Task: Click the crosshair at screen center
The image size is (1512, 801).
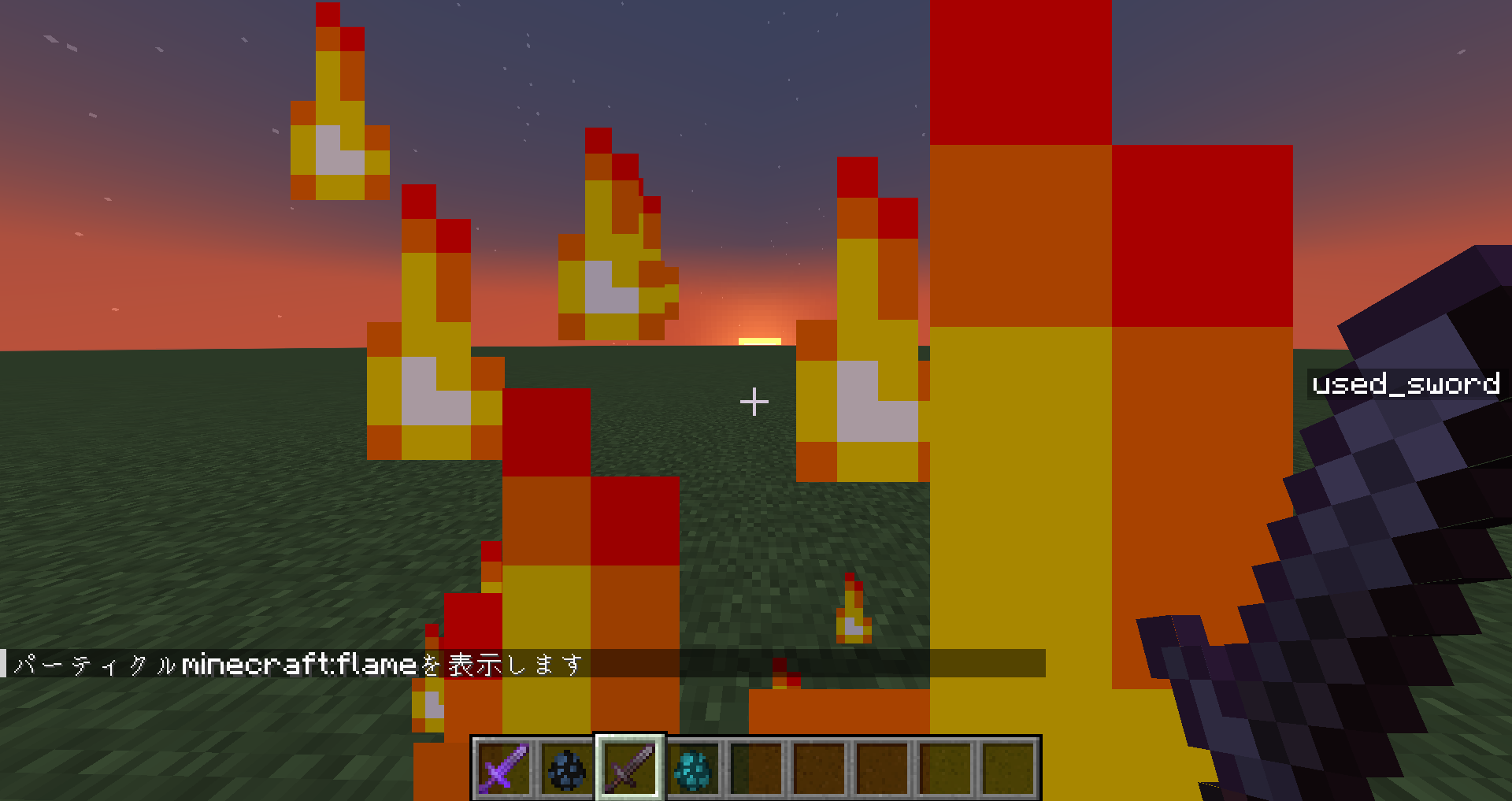Action: click(754, 402)
